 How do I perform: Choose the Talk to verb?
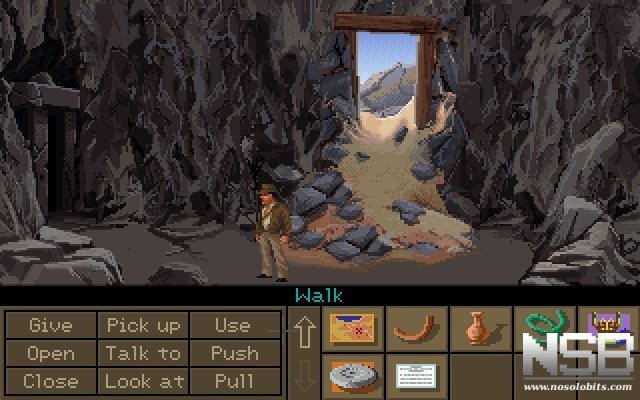coord(143,353)
